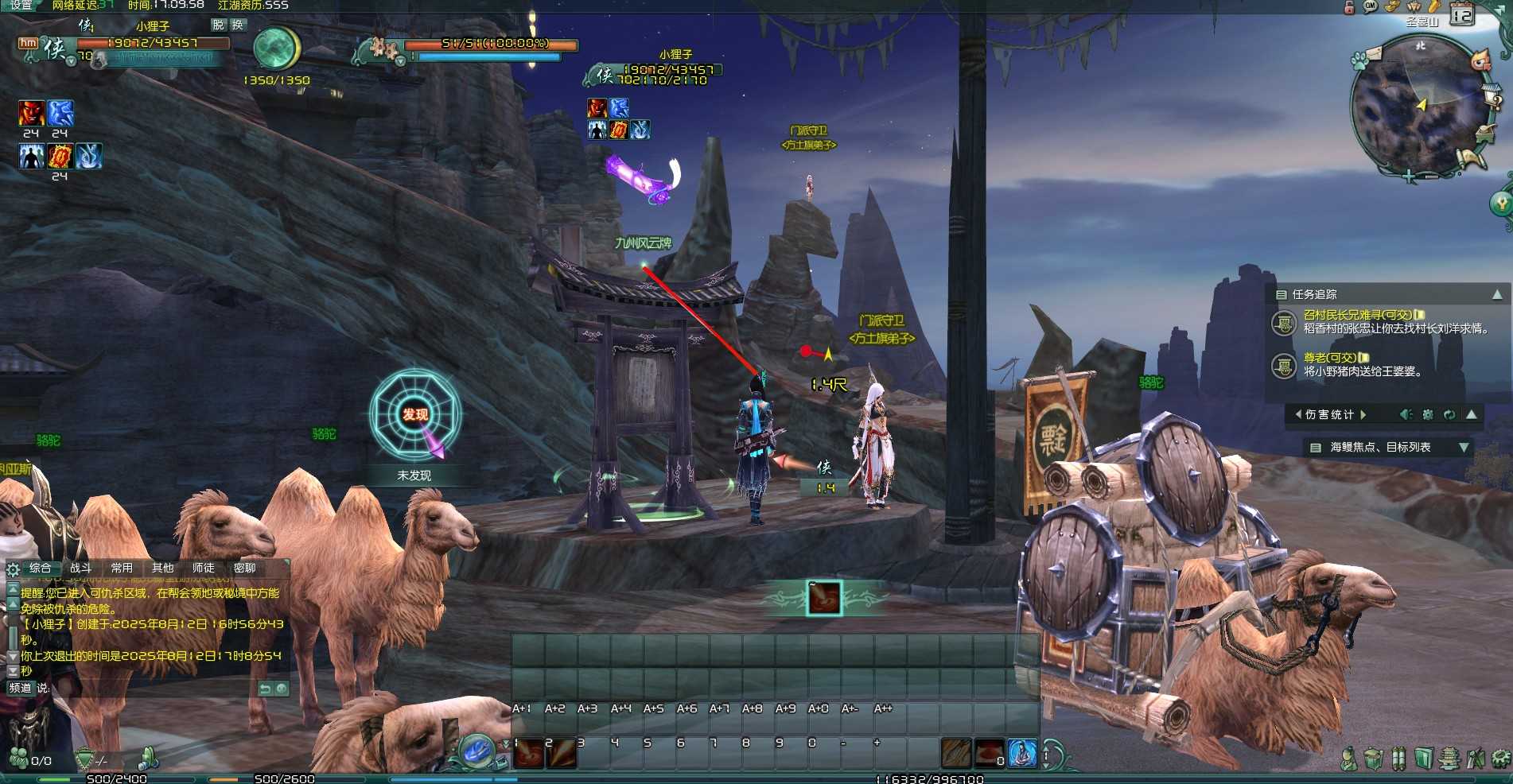The image size is (1513, 784).
Task: Activate the blue meditating figure skill
Action: tap(1022, 753)
